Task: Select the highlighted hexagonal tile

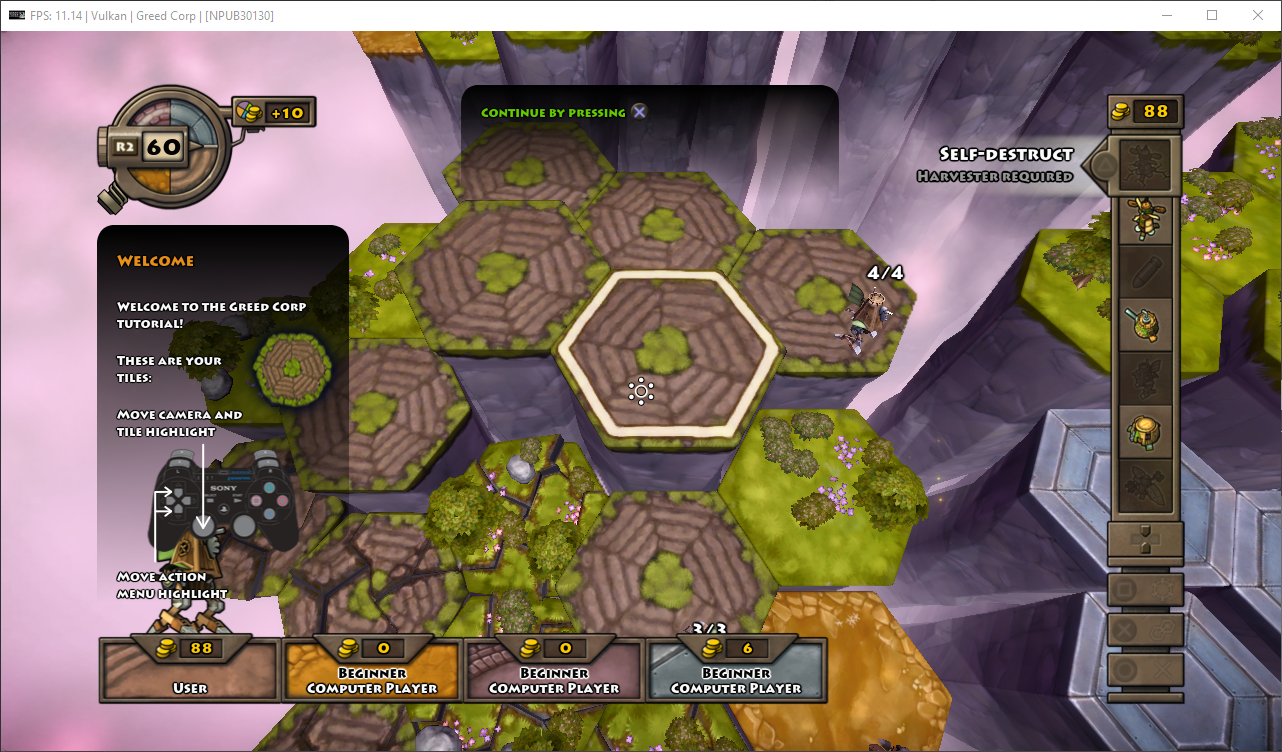Action: [x=668, y=357]
